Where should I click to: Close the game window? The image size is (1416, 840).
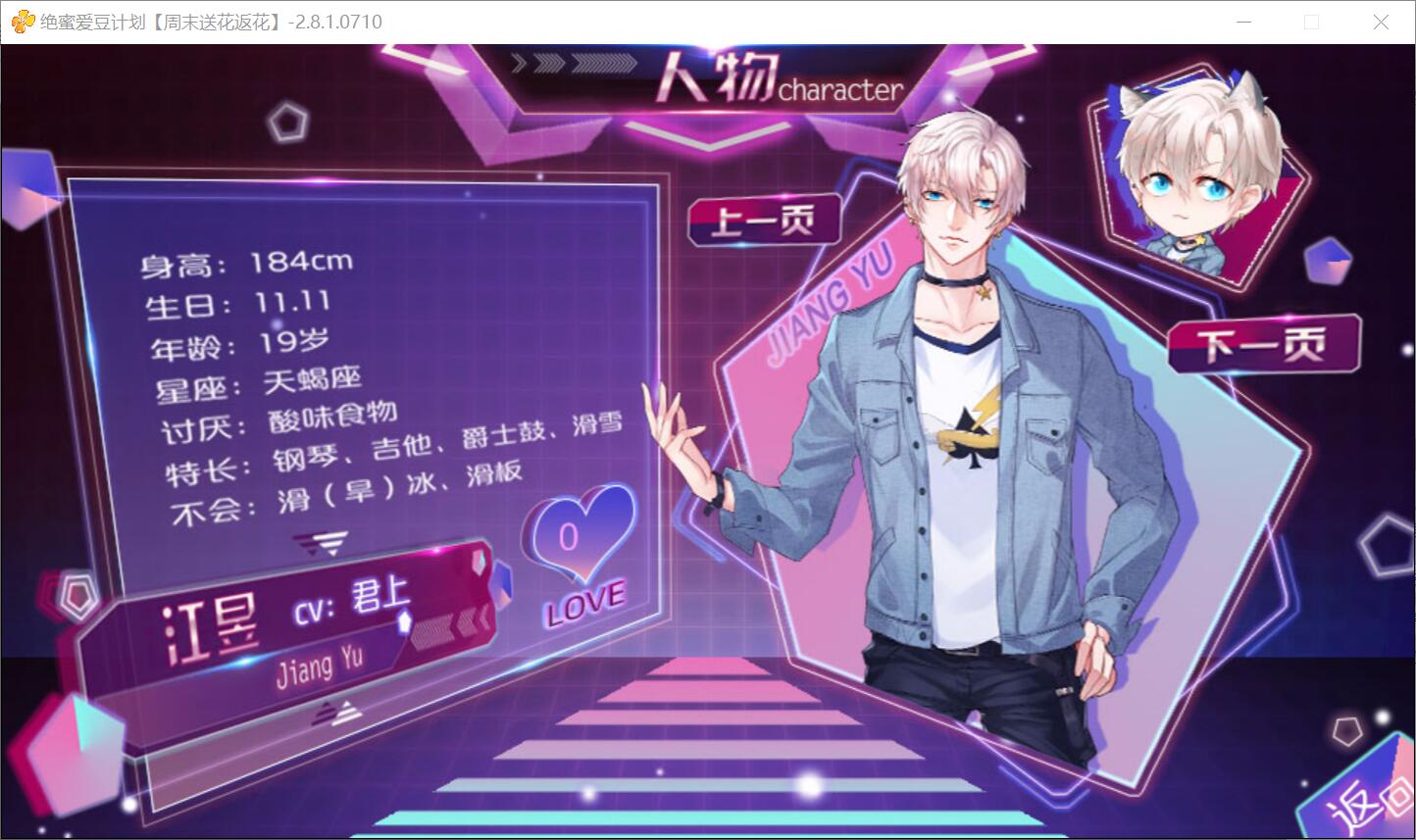click(1381, 22)
